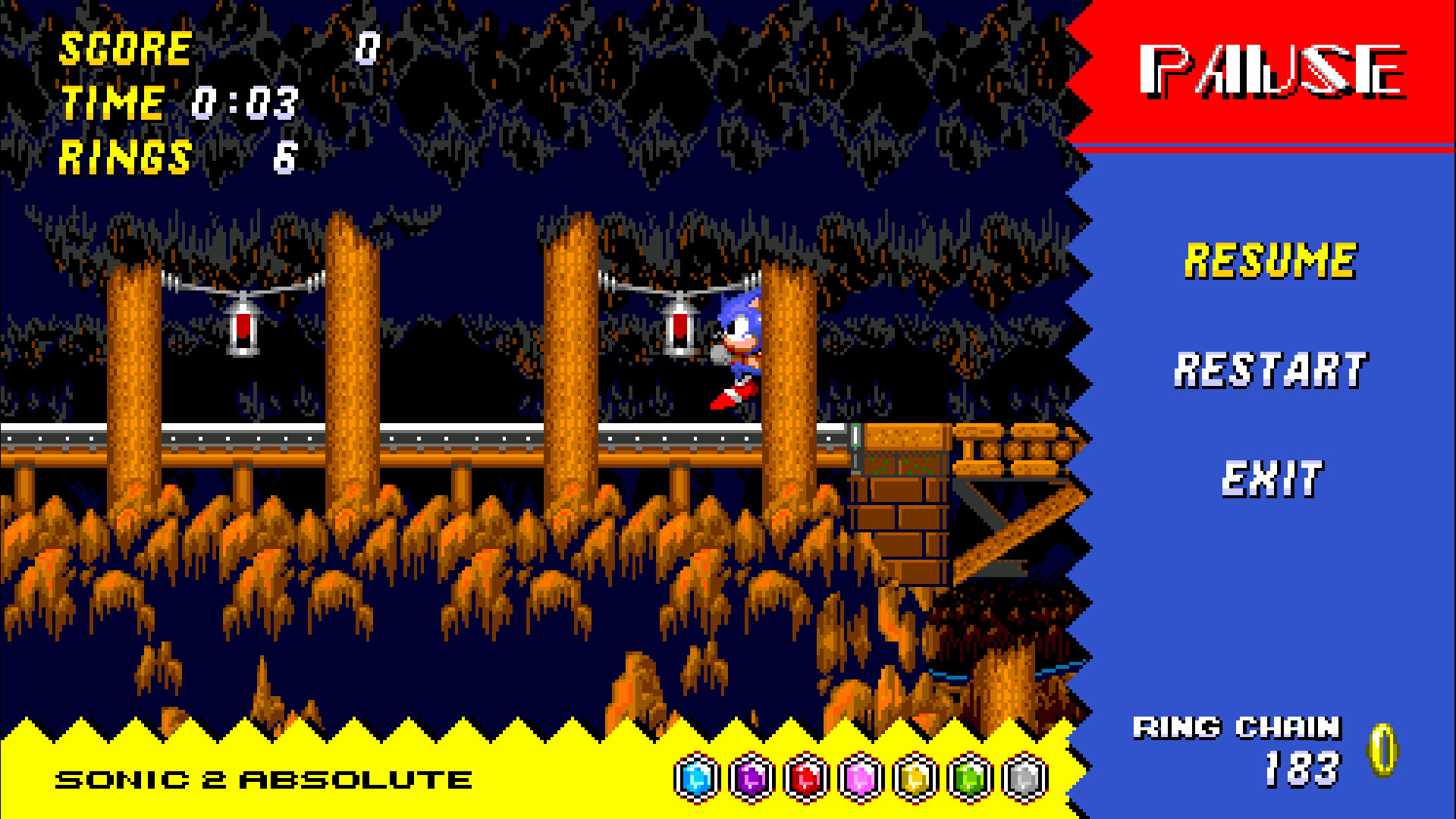Viewport: 1456px width, 819px height.
Task: Pick the pink Chaos Emerald icon
Action: [x=858, y=777]
